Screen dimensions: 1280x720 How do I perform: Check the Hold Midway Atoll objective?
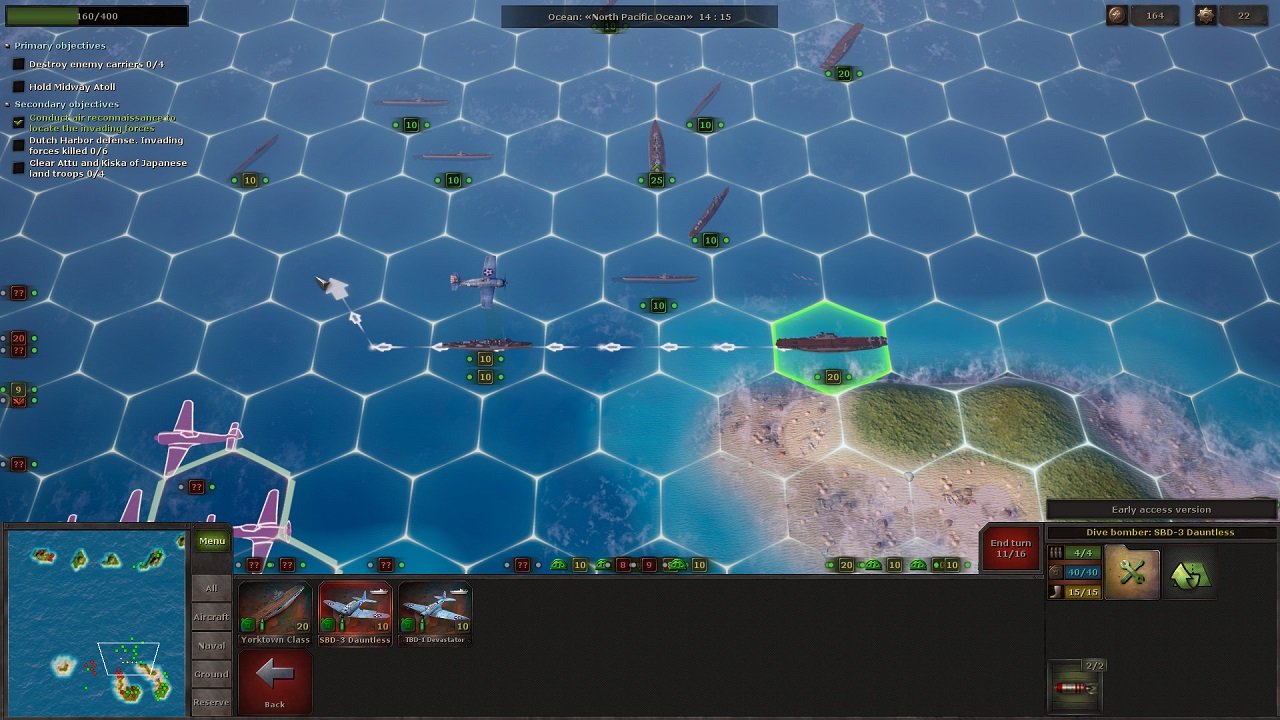19,87
